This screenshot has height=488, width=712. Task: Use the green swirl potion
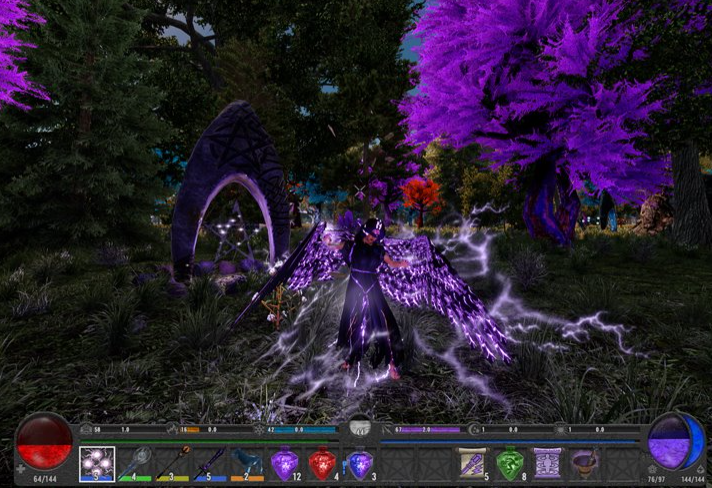510,462
